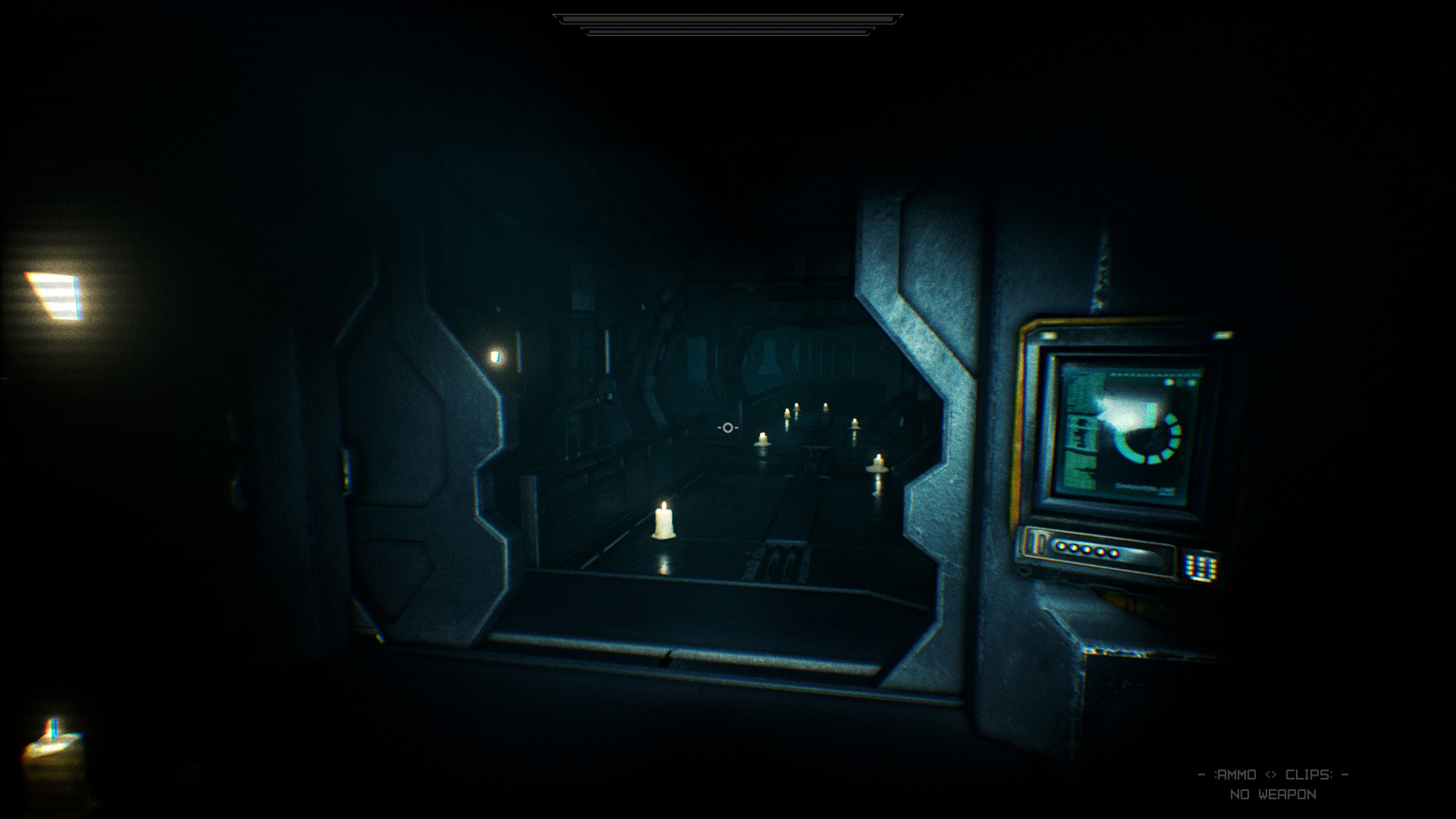The image size is (1456, 819).
Task: Toggle the last round button on the terminal panel
Action: coord(1111,554)
